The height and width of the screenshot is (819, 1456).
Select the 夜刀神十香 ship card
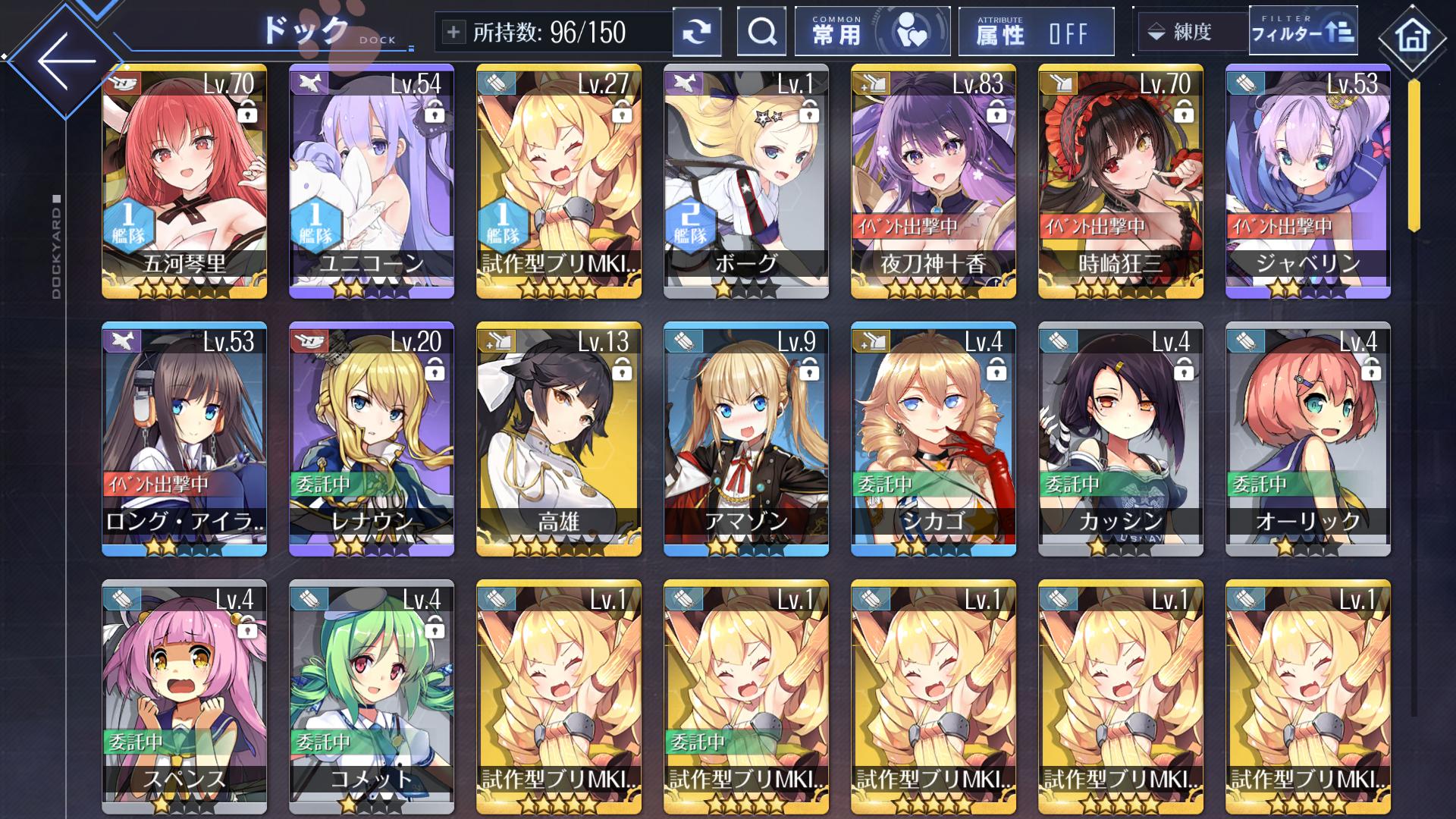click(934, 182)
